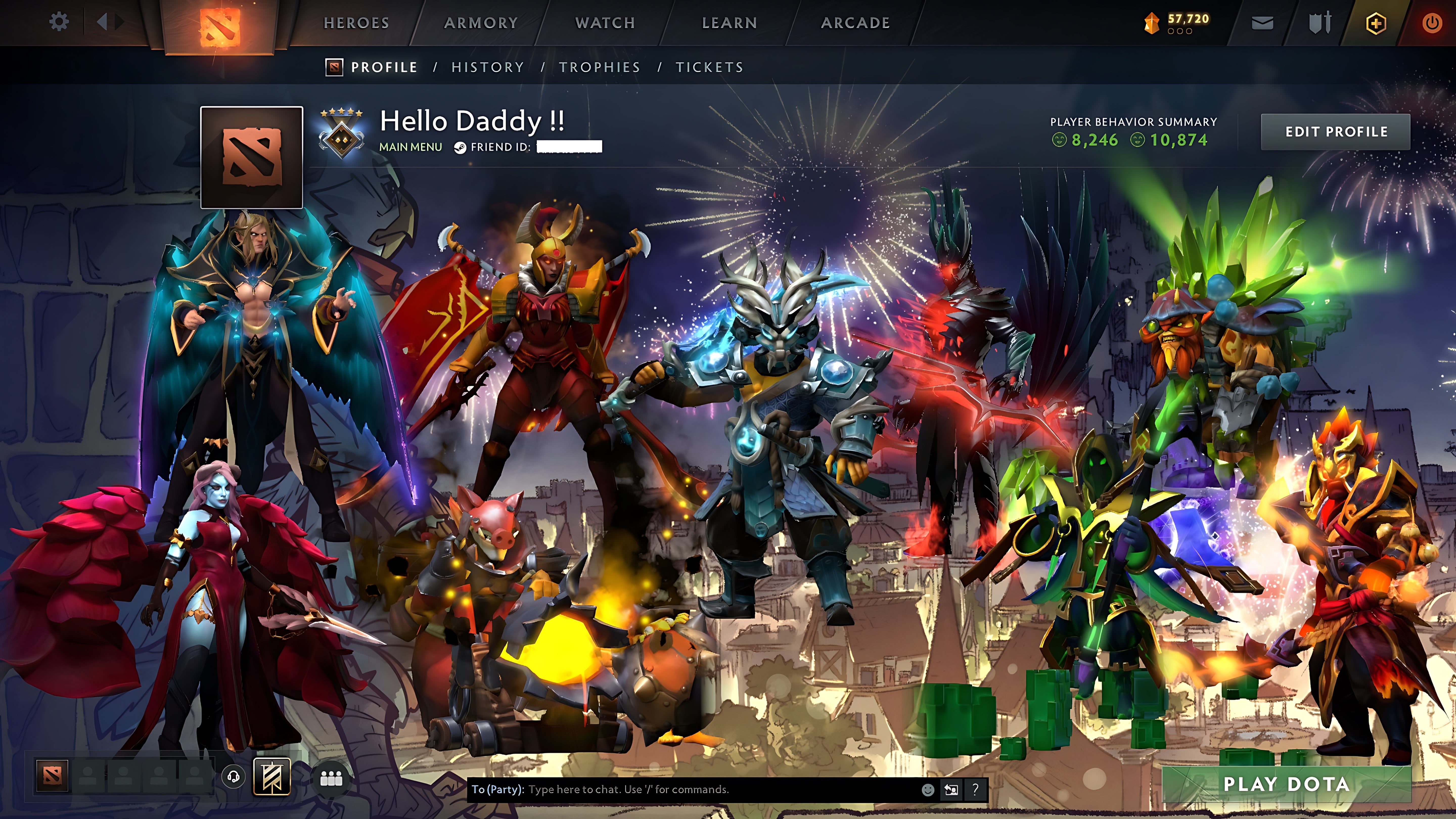
Task: Switch to the HISTORY tab
Action: click(487, 67)
